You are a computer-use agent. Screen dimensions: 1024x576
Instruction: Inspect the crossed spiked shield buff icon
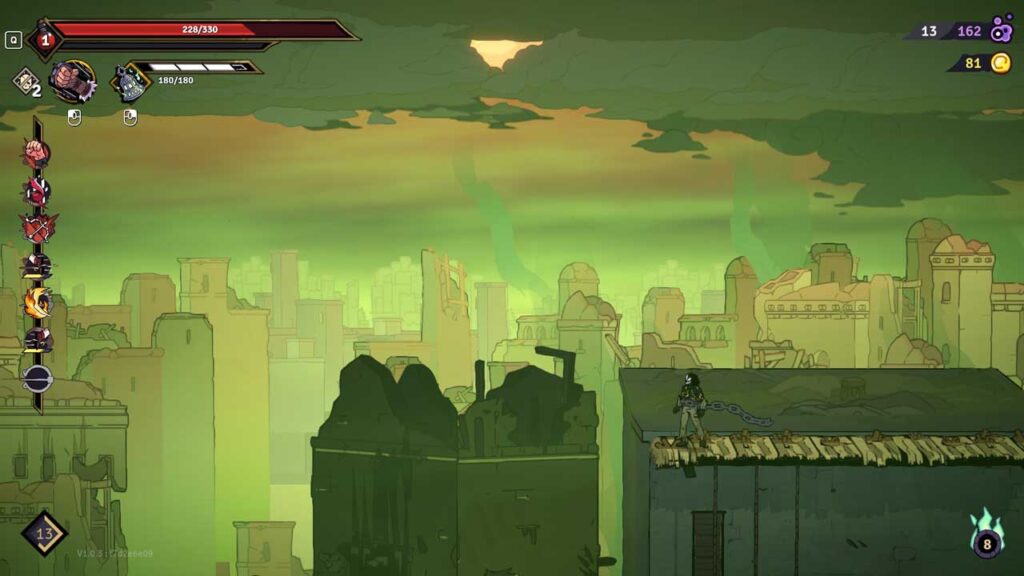click(x=37, y=228)
